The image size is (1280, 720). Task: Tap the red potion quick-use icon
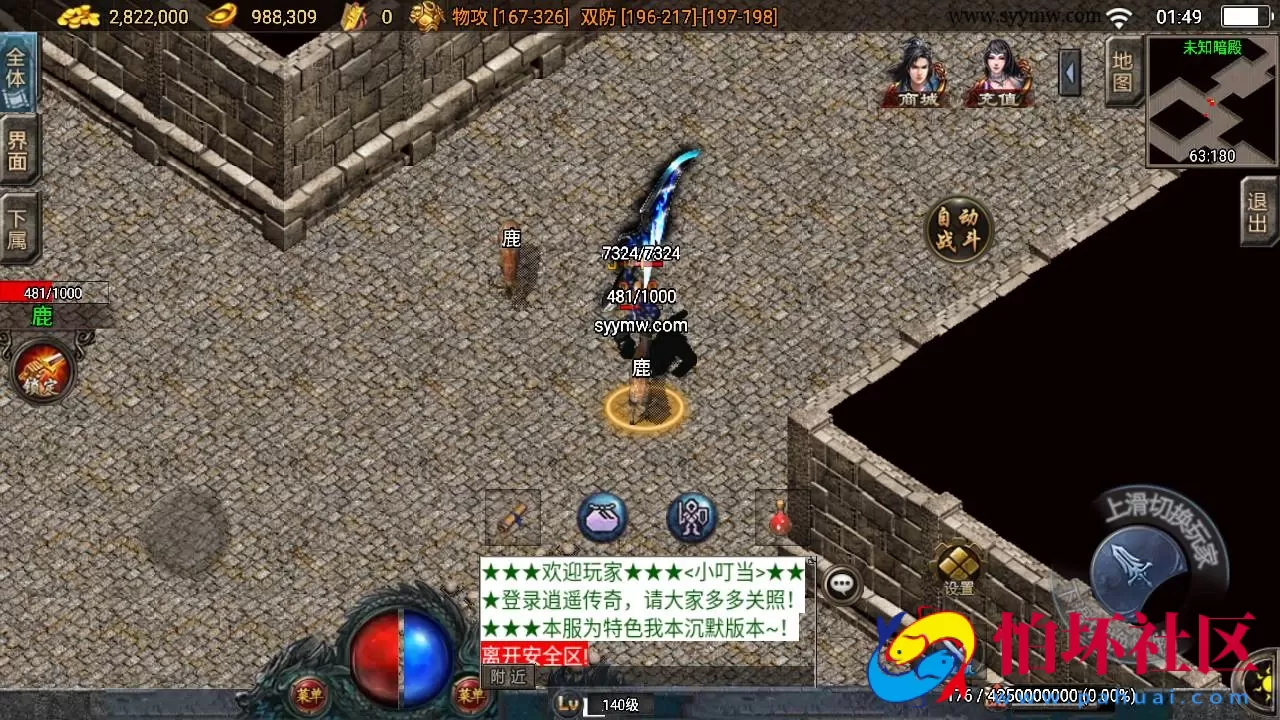[x=779, y=517]
